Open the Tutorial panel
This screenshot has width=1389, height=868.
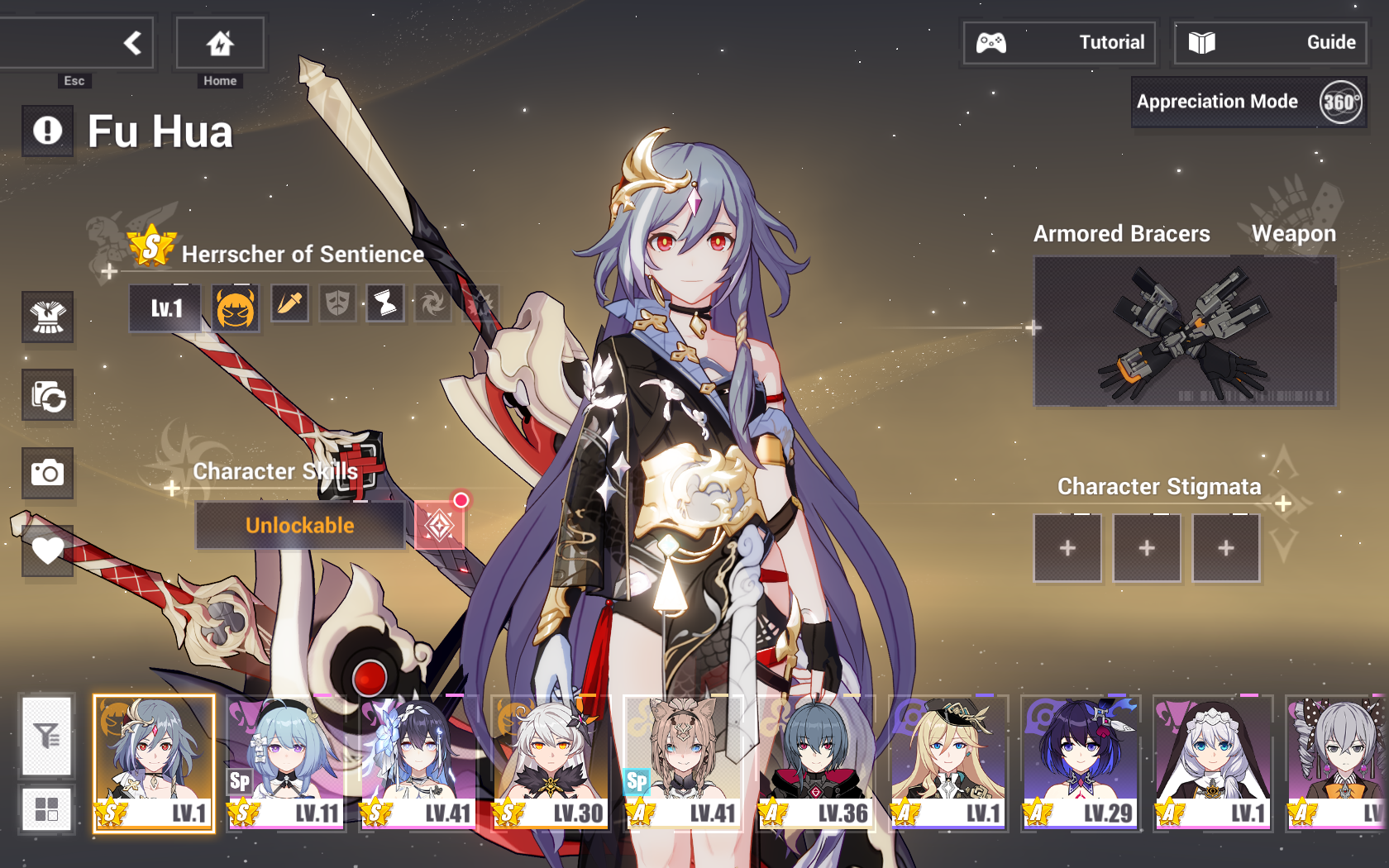click(1059, 42)
